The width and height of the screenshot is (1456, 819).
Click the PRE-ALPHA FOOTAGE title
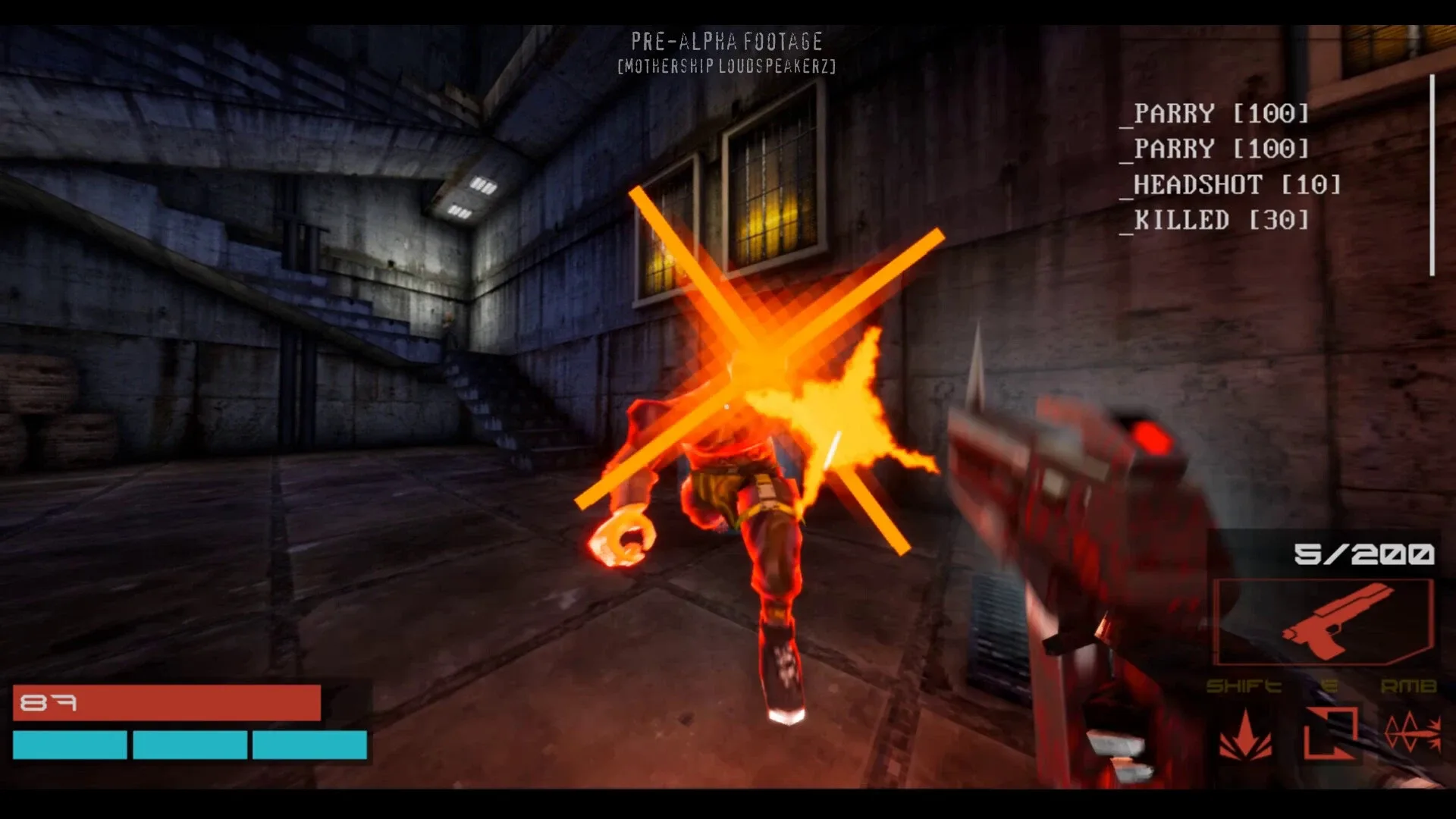tap(726, 42)
